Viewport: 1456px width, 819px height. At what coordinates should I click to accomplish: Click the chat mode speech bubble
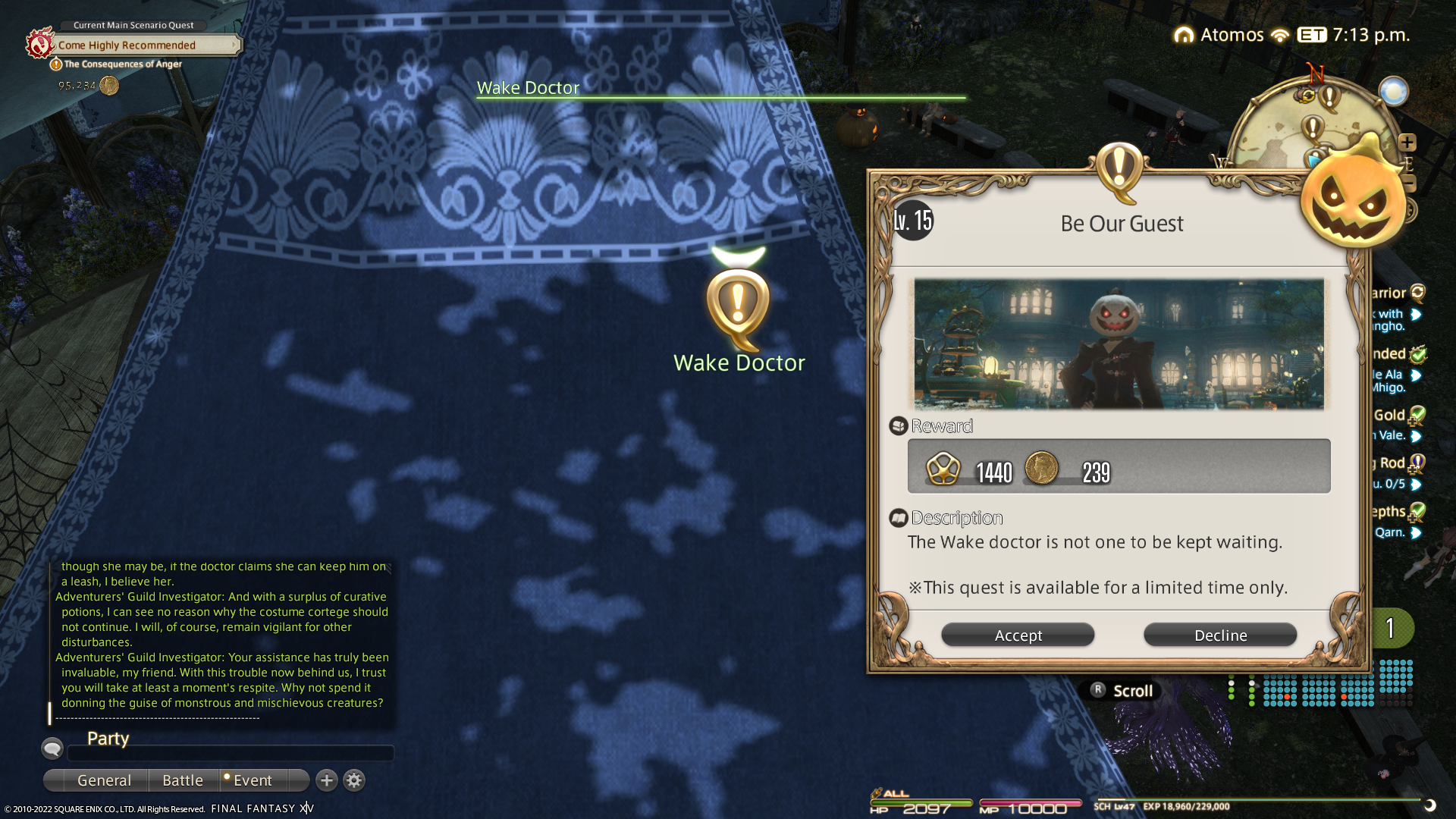click(52, 749)
